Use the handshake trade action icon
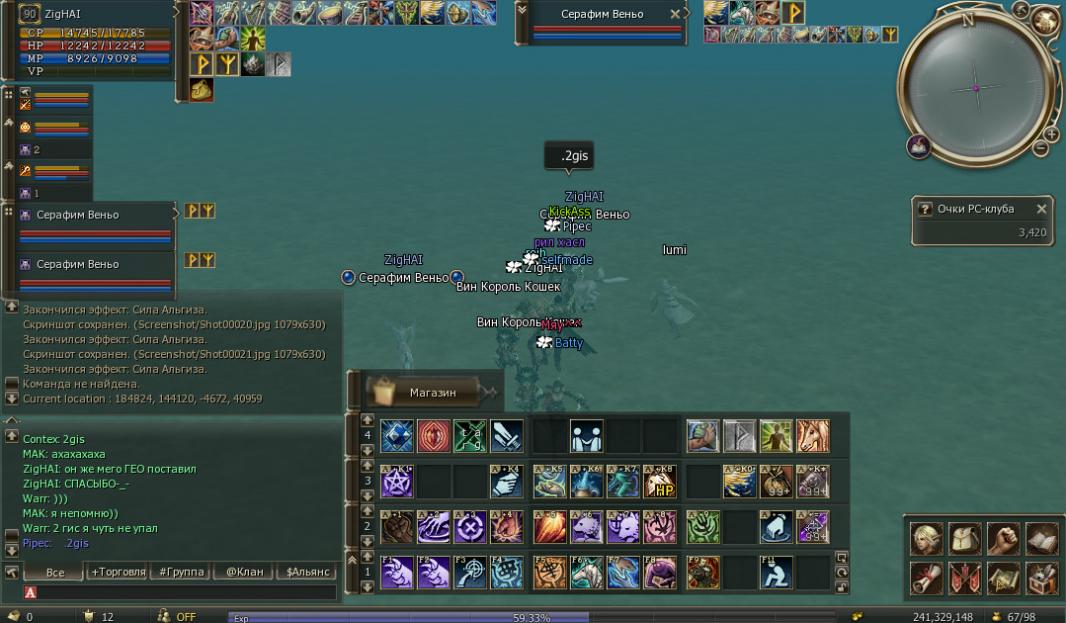Image resolution: width=1066 pixels, height=623 pixels. point(585,436)
